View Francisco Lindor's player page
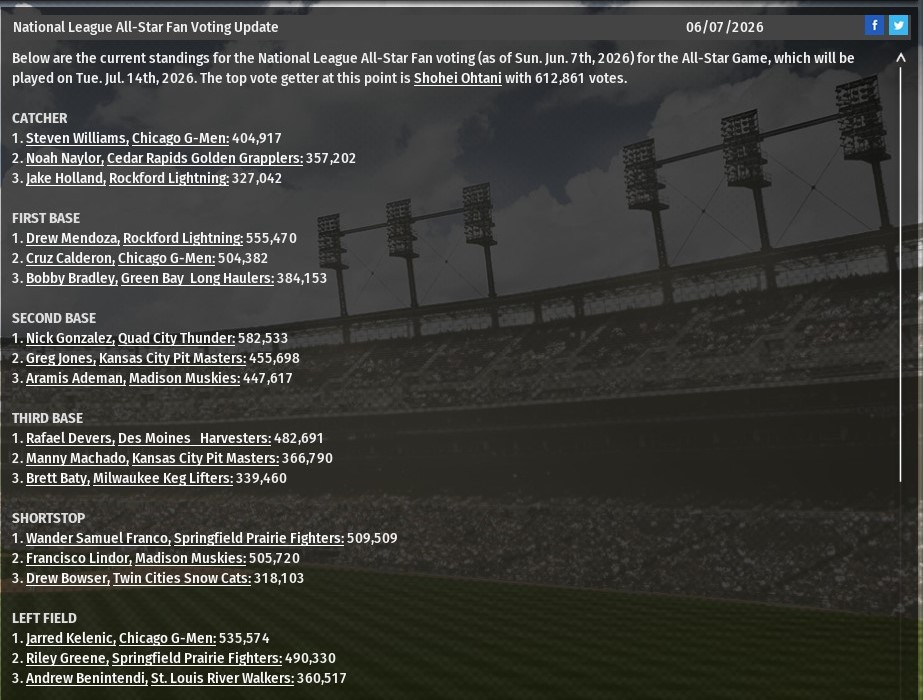 click(x=78, y=558)
